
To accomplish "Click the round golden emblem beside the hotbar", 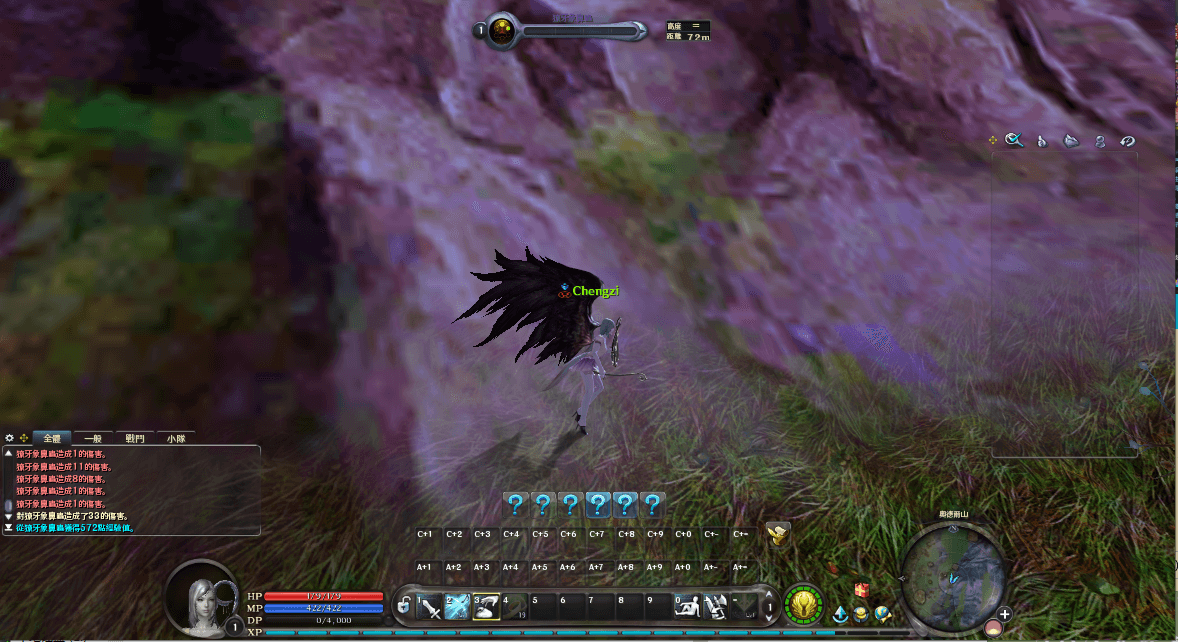I will pos(803,604).
